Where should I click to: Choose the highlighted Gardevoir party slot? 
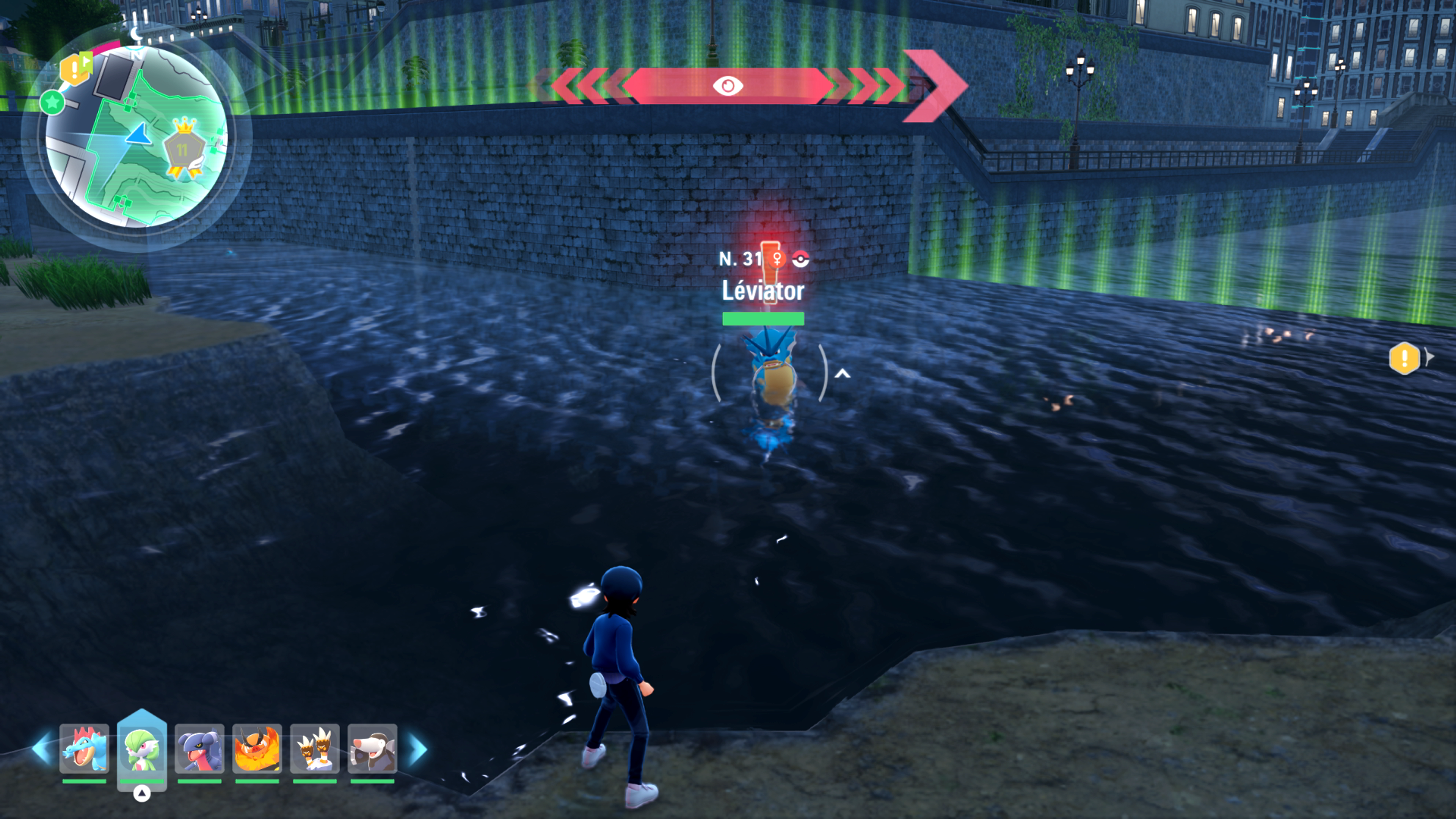142,749
